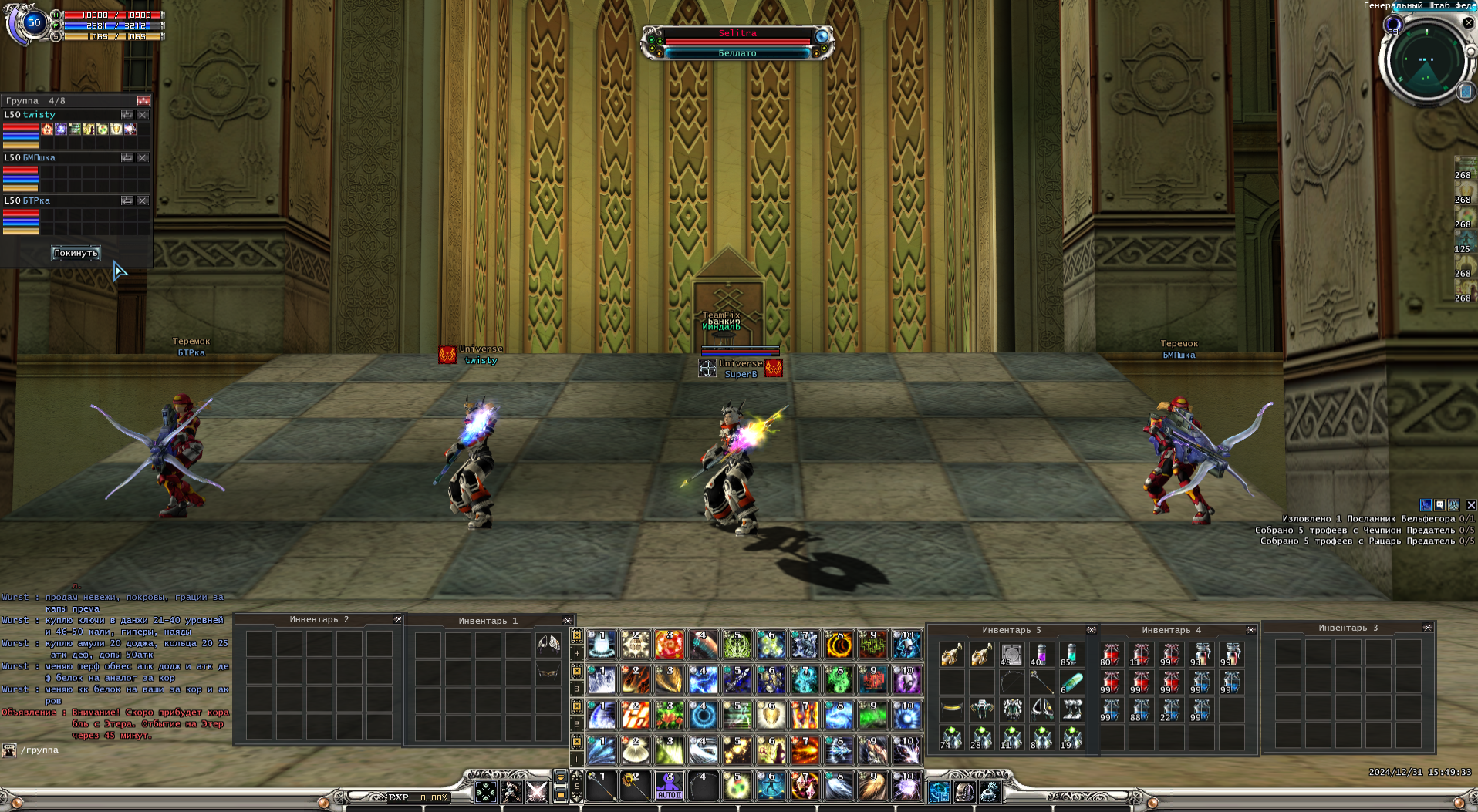Pick the teal capsule stack of 6
This screenshot has height=812, width=1478.
point(1071,682)
